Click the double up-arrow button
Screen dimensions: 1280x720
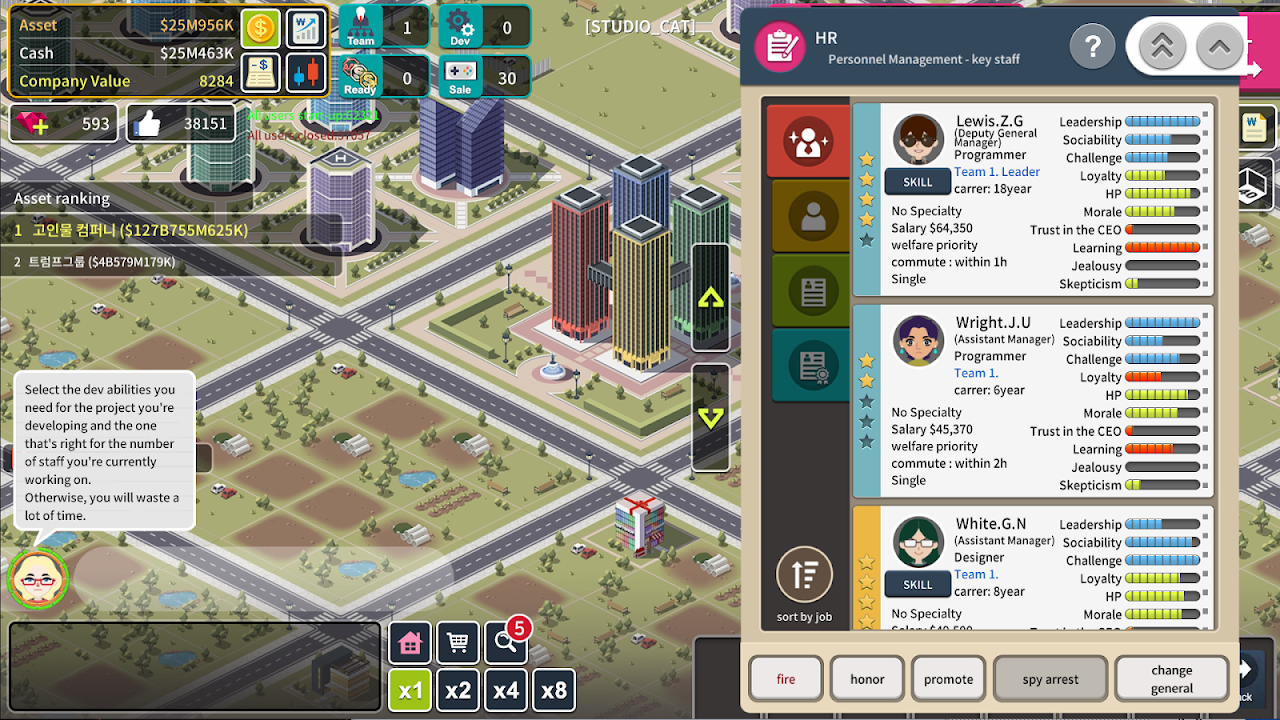coord(1162,46)
